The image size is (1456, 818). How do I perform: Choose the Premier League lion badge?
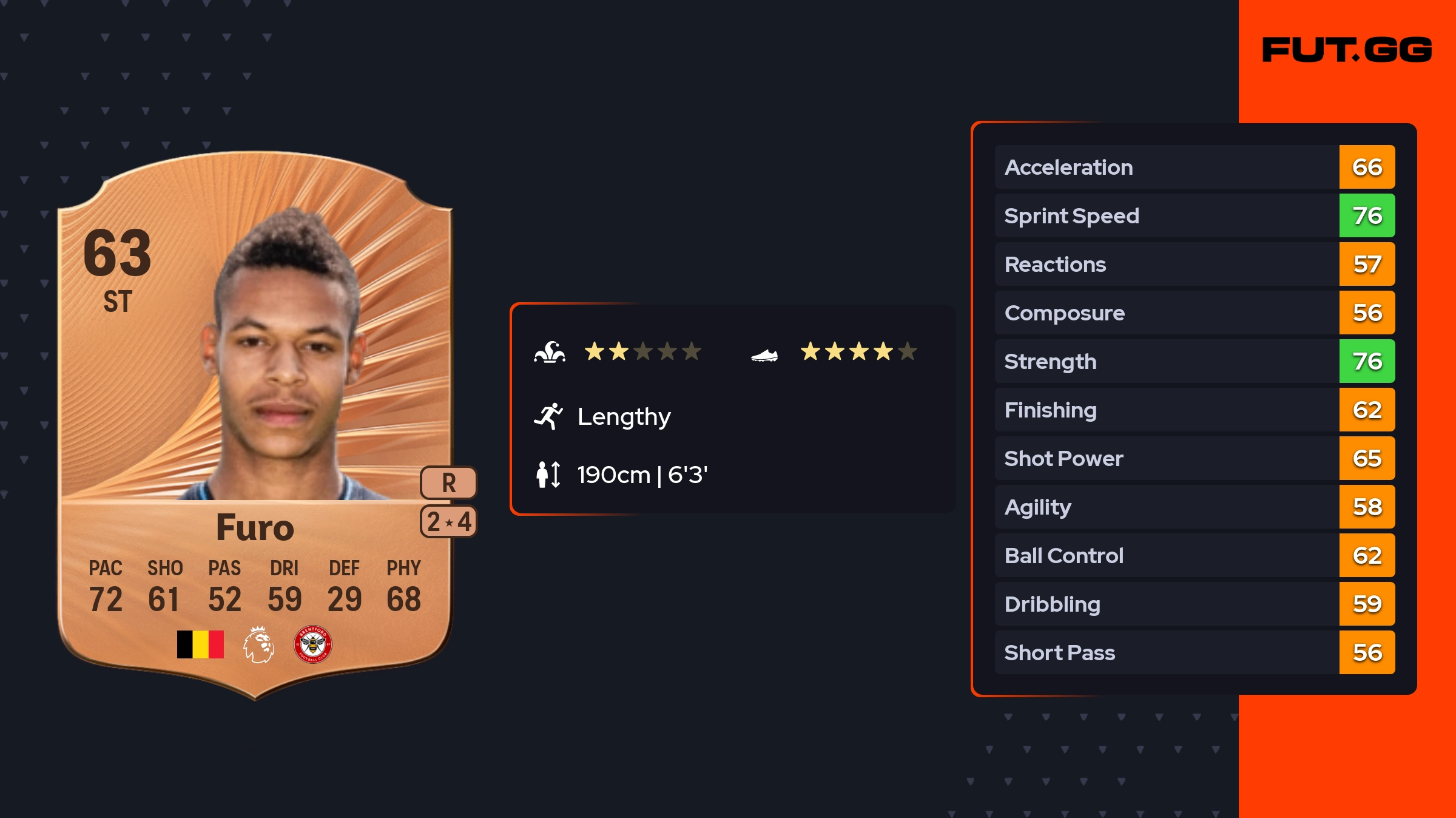point(258,644)
